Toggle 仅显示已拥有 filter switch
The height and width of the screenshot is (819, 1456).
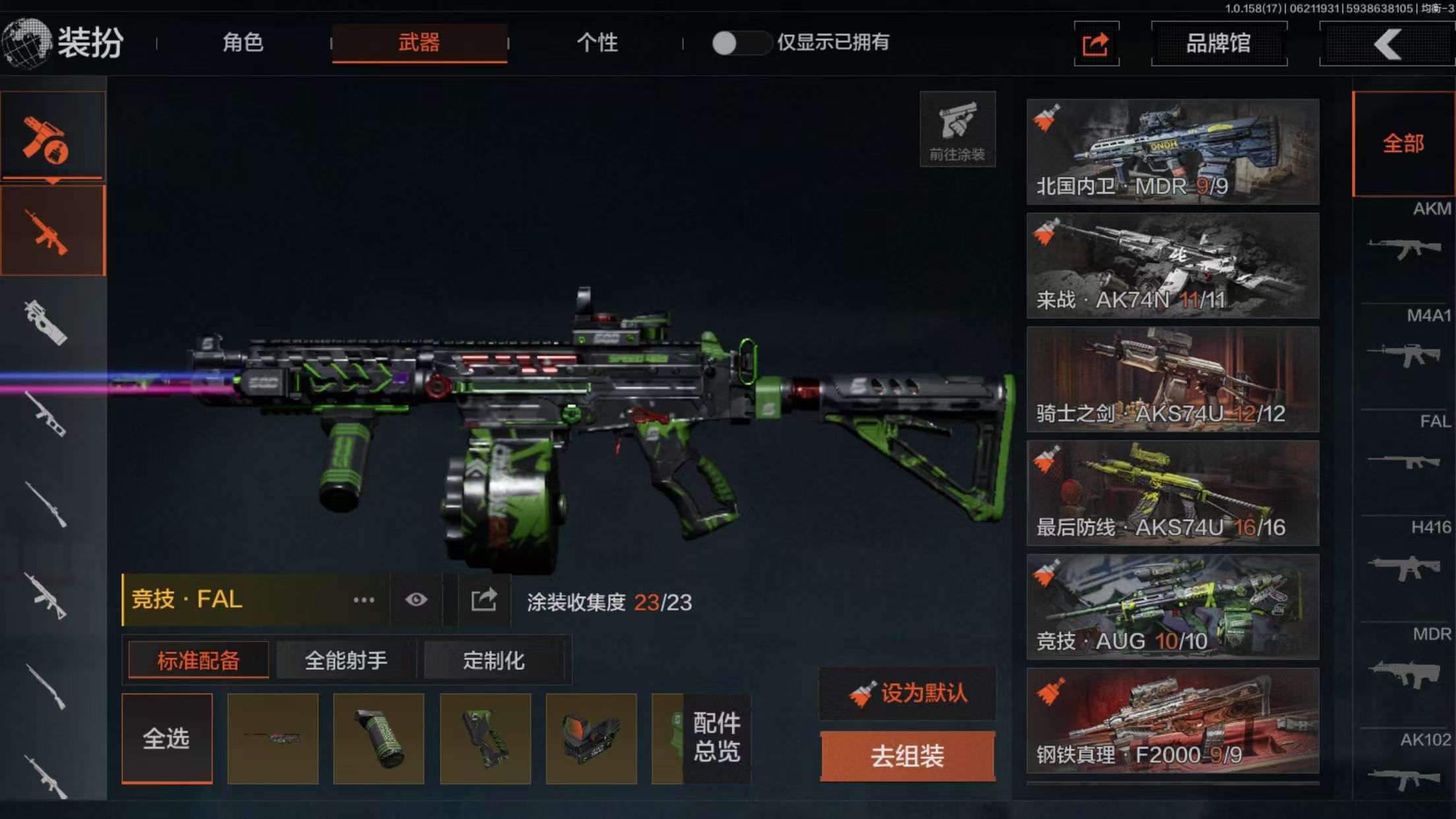pyautogui.click(x=740, y=44)
